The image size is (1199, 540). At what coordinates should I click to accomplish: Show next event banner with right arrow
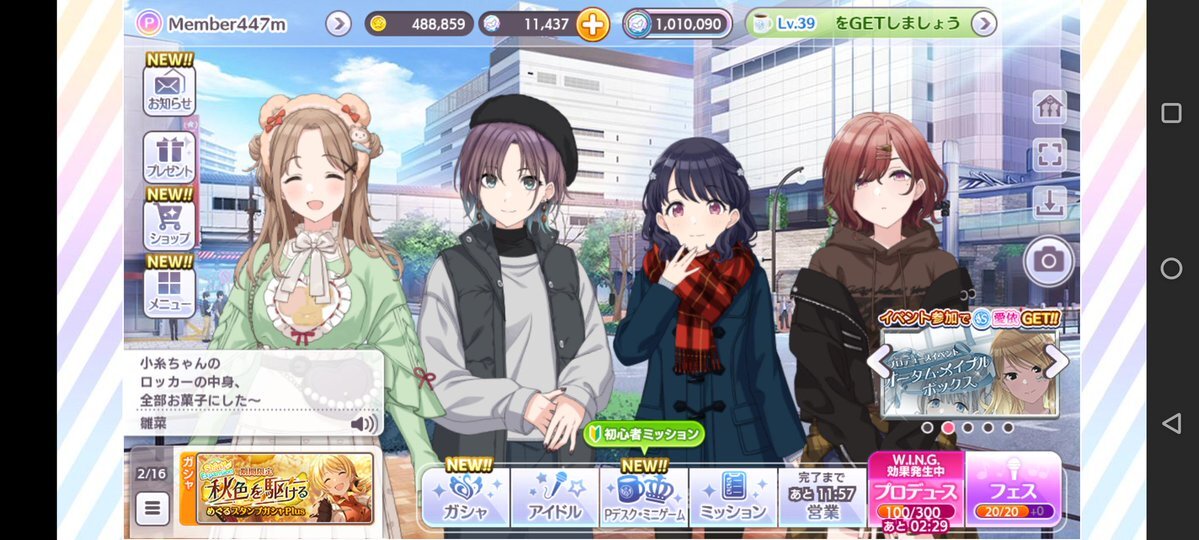pos(1056,361)
